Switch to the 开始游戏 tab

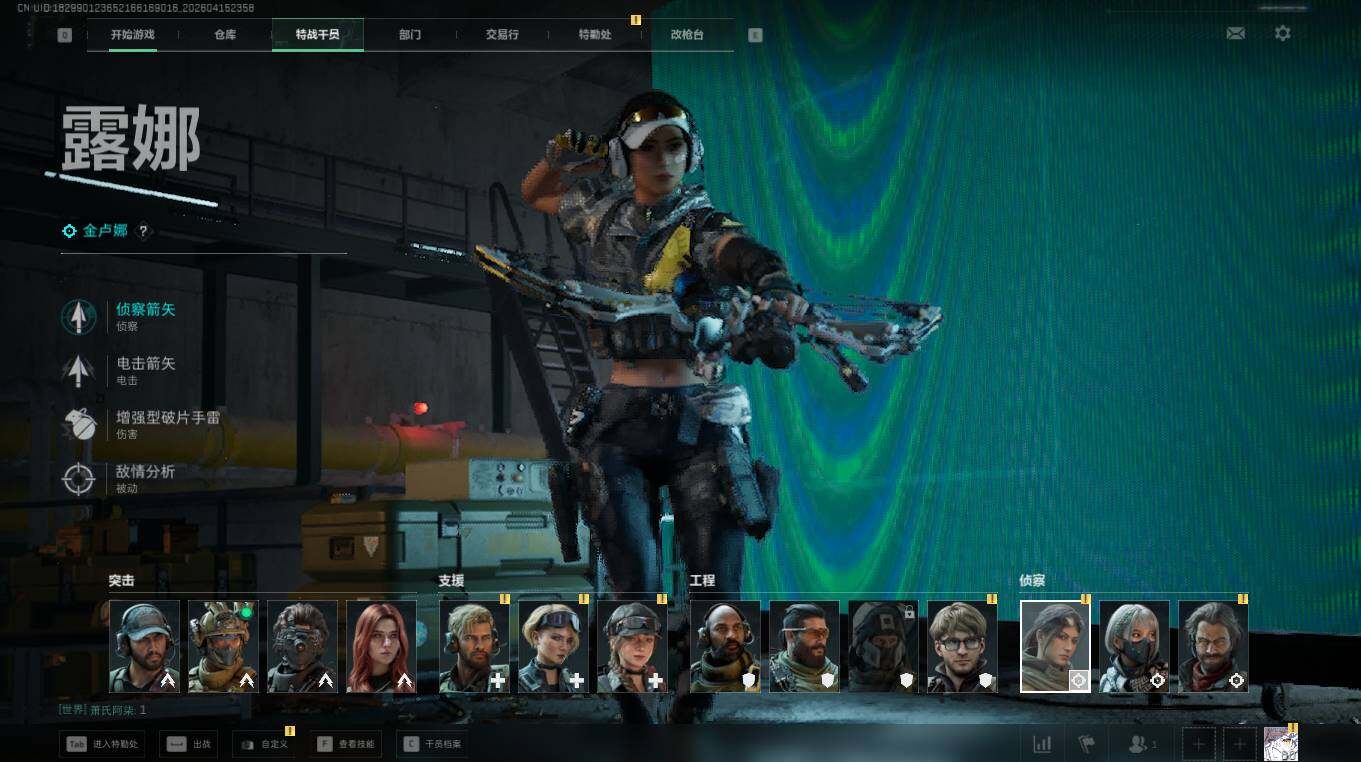133,34
